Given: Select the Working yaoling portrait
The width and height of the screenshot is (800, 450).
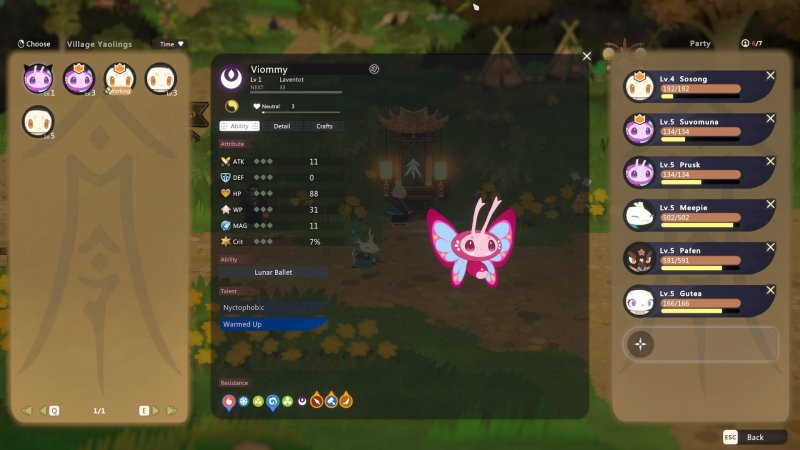Looking at the screenshot, I should tap(120, 79).
